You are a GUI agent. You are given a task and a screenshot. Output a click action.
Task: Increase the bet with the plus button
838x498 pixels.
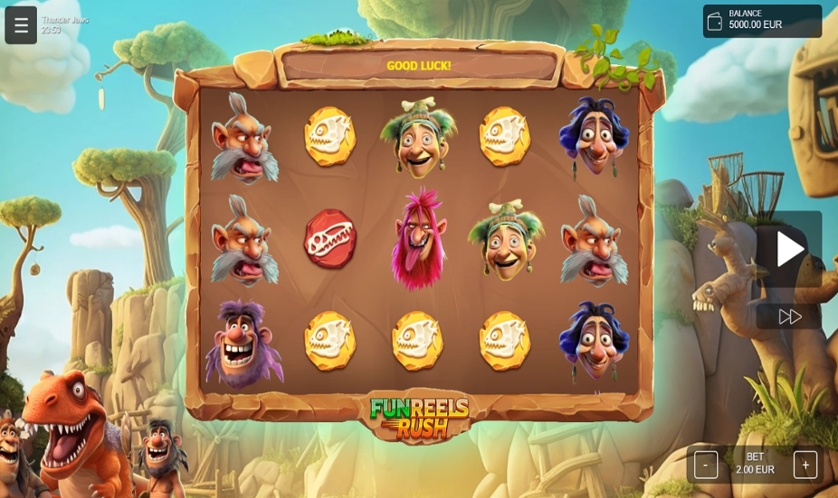tap(805, 464)
